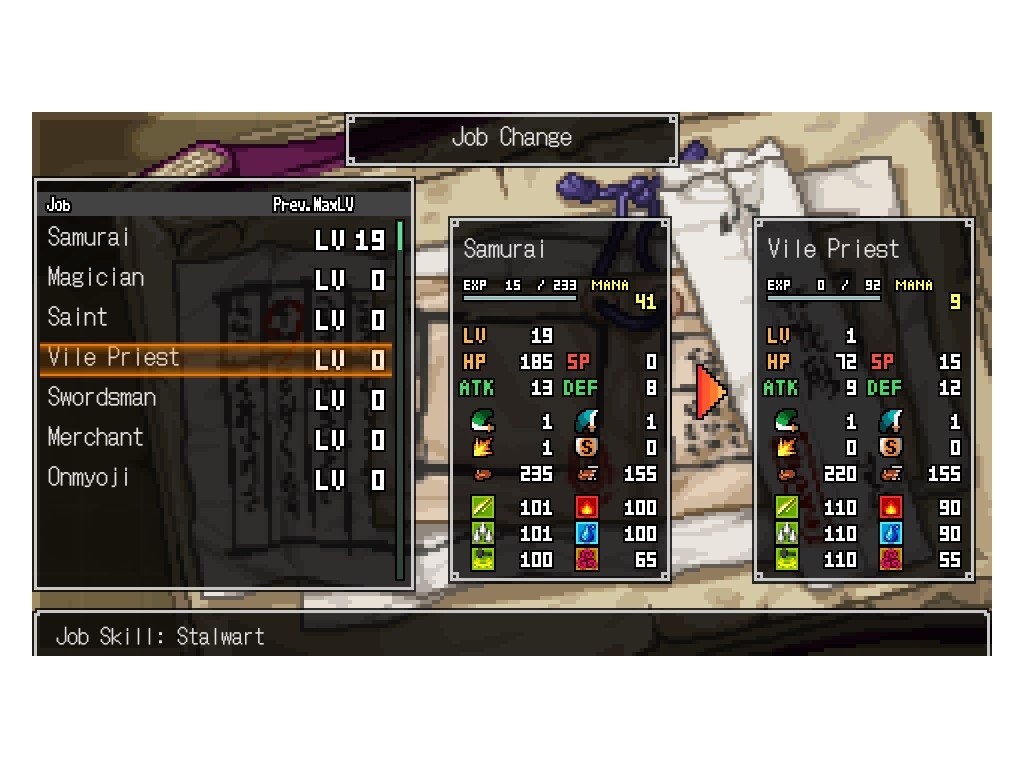Click the job list scrollbar
The width and height of the screenshot is (1024, 768).
coord(400,400)
